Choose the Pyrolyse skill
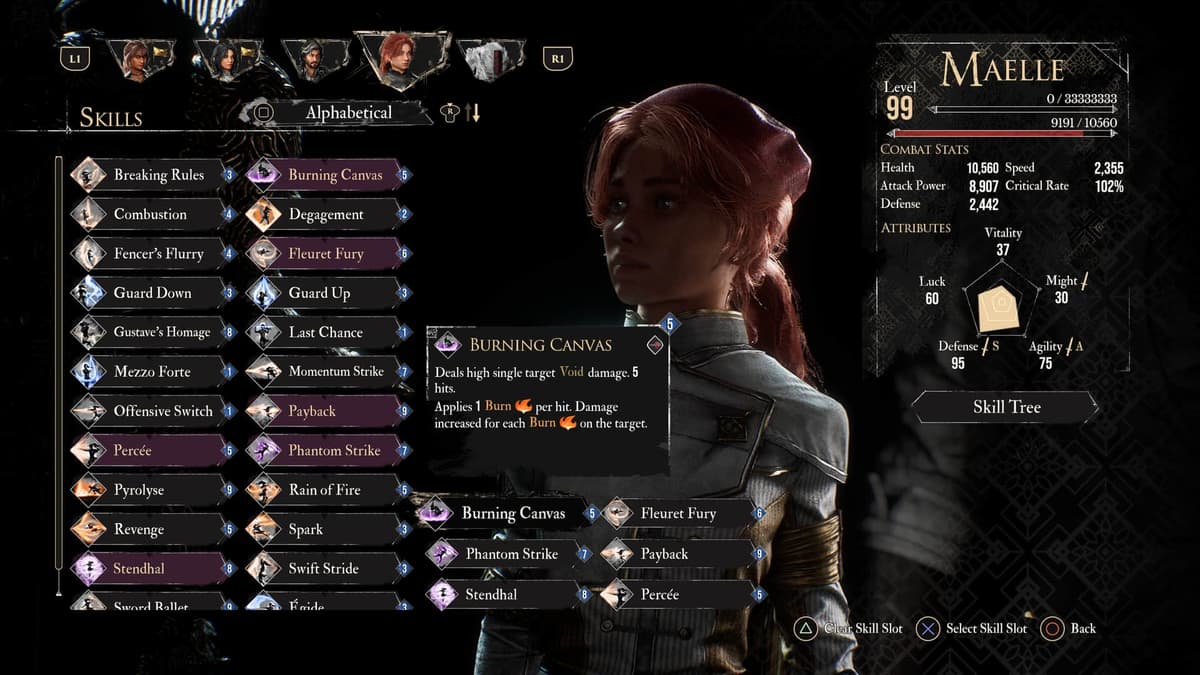 pos(139,490)
